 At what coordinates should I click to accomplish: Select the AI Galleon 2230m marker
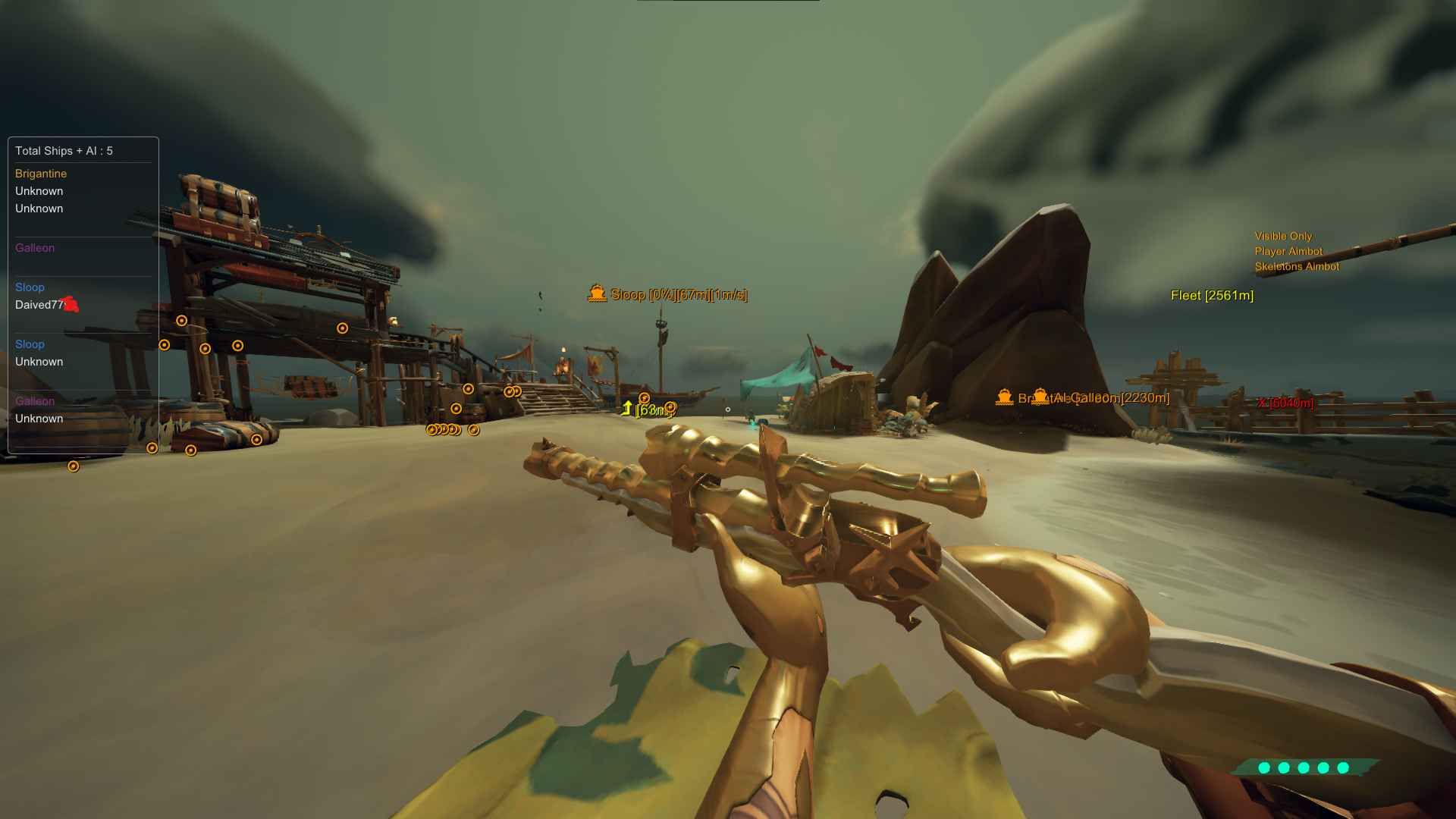click(x=1112, y=398)
